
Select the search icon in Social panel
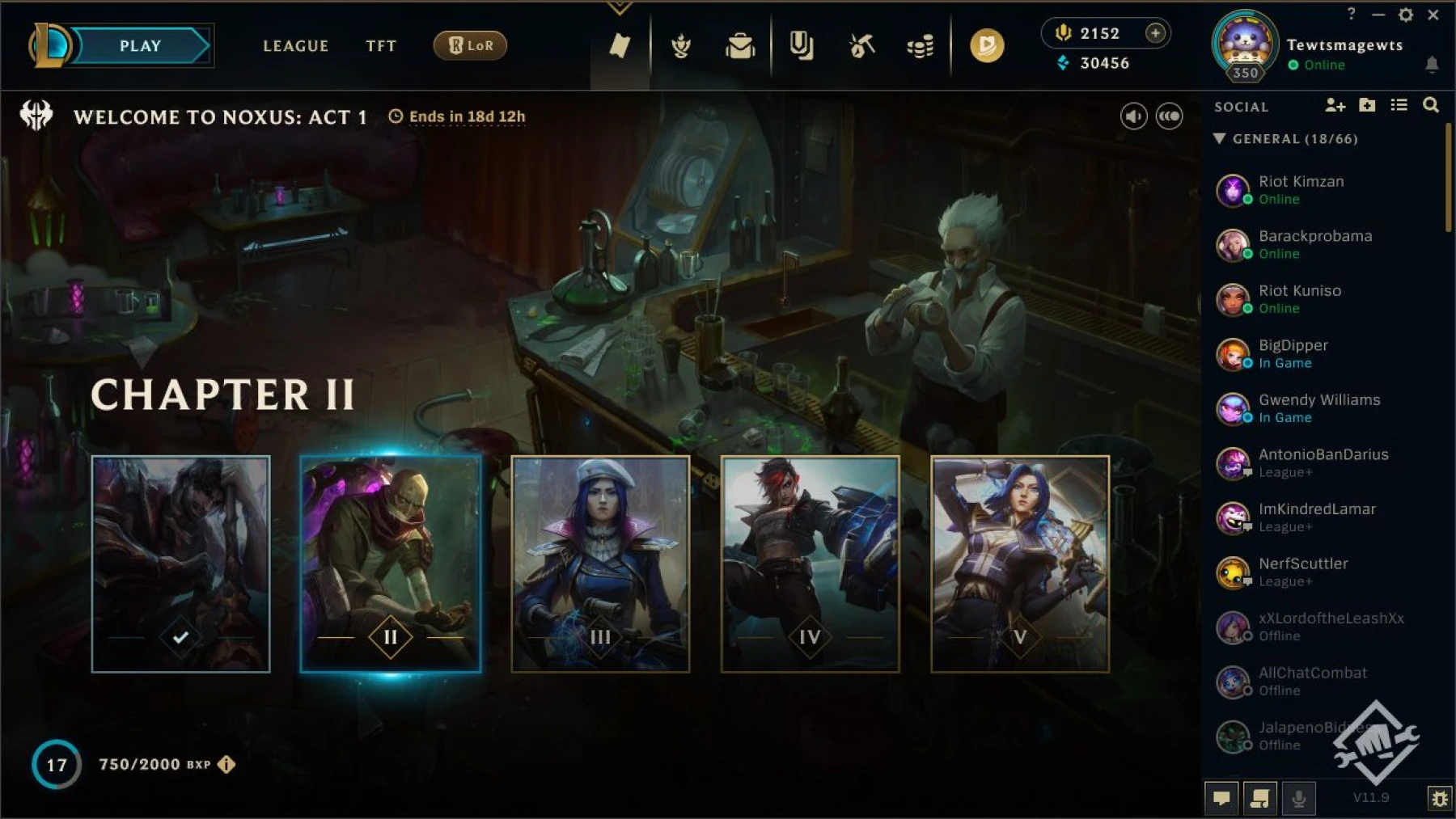1430,106
